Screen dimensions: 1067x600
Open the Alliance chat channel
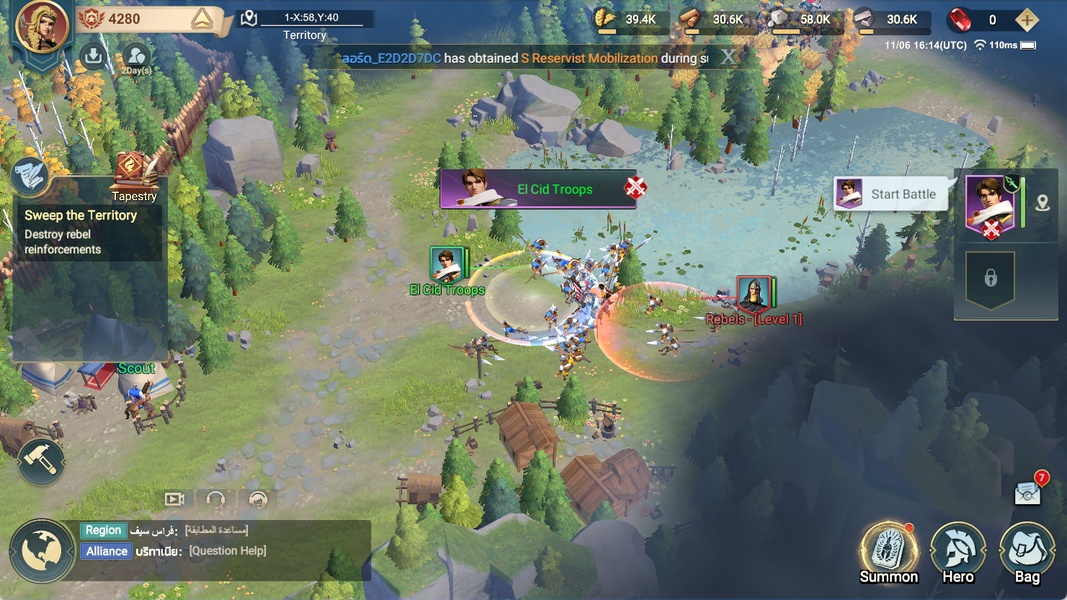coord(107,551)
